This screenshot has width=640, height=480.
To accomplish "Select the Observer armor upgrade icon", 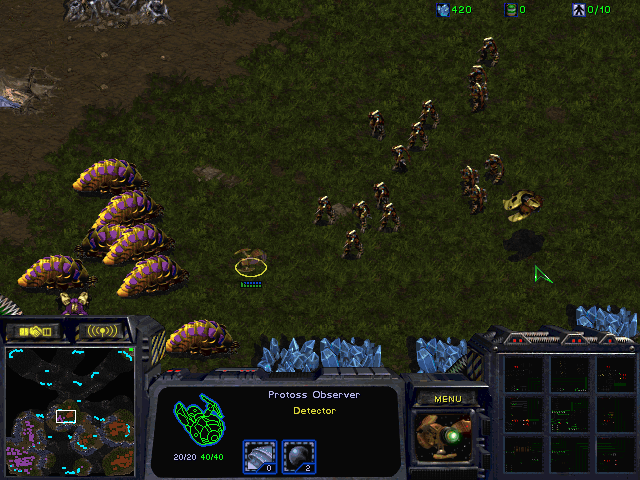I will (259, 455).
